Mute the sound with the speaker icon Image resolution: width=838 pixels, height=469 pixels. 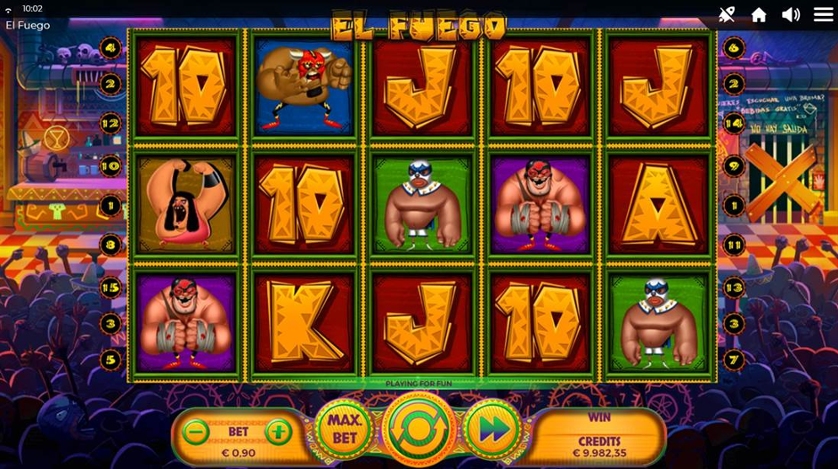790,15
